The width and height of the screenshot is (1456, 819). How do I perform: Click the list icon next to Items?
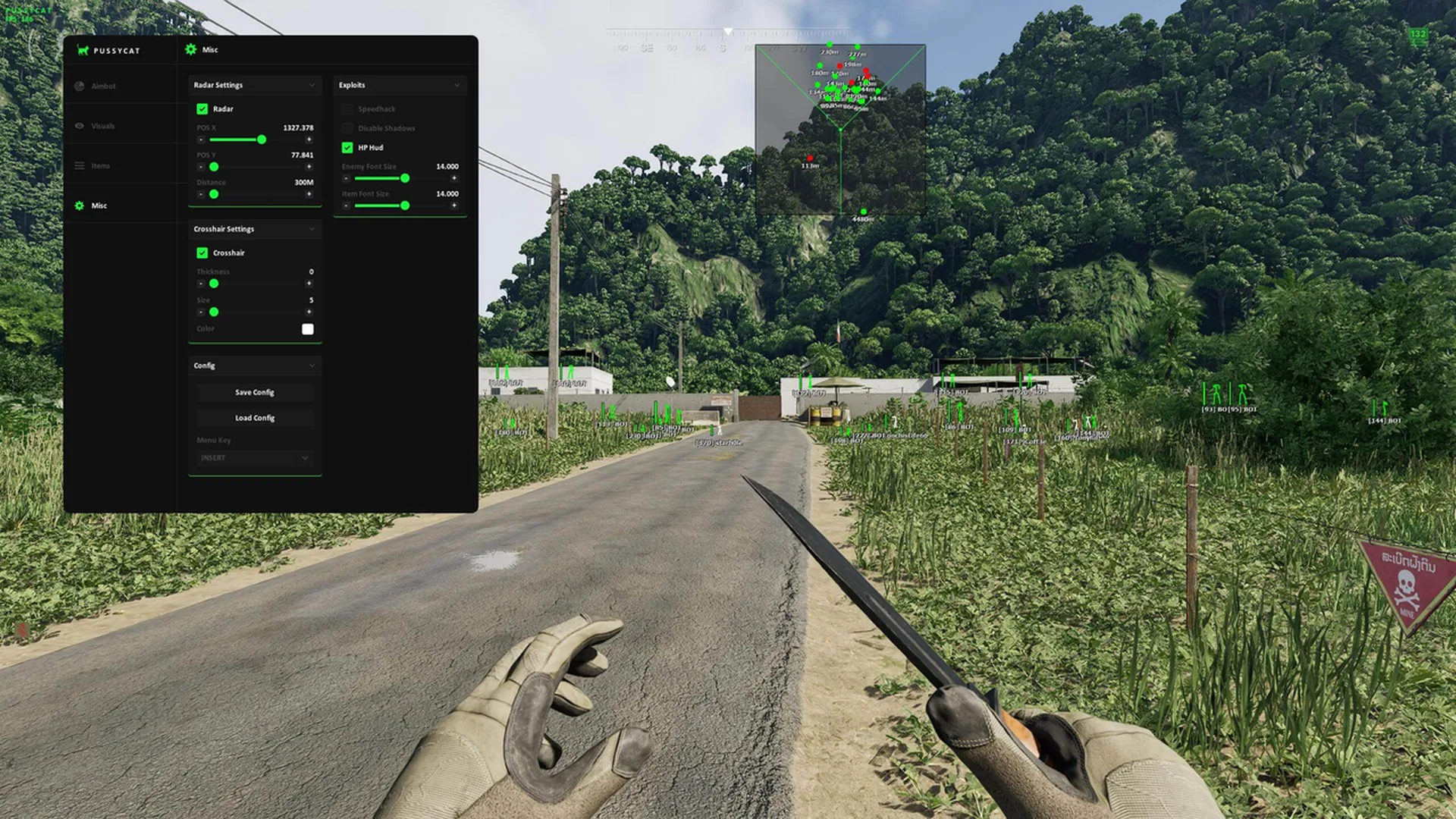click(x=80, y=165)
